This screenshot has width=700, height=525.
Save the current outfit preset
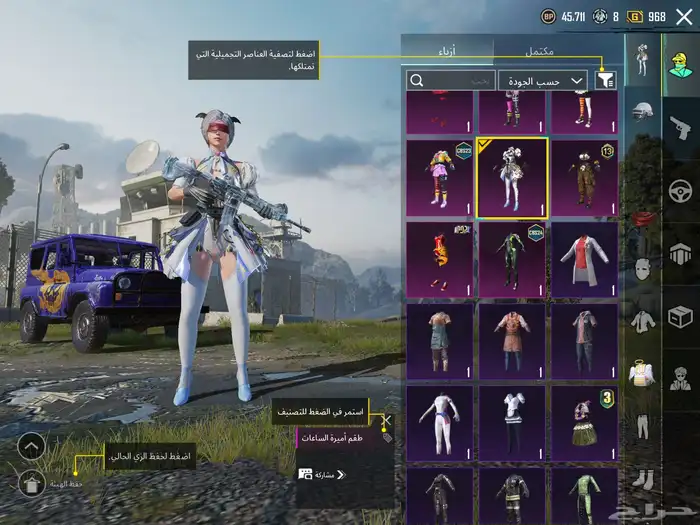point(31,484)
